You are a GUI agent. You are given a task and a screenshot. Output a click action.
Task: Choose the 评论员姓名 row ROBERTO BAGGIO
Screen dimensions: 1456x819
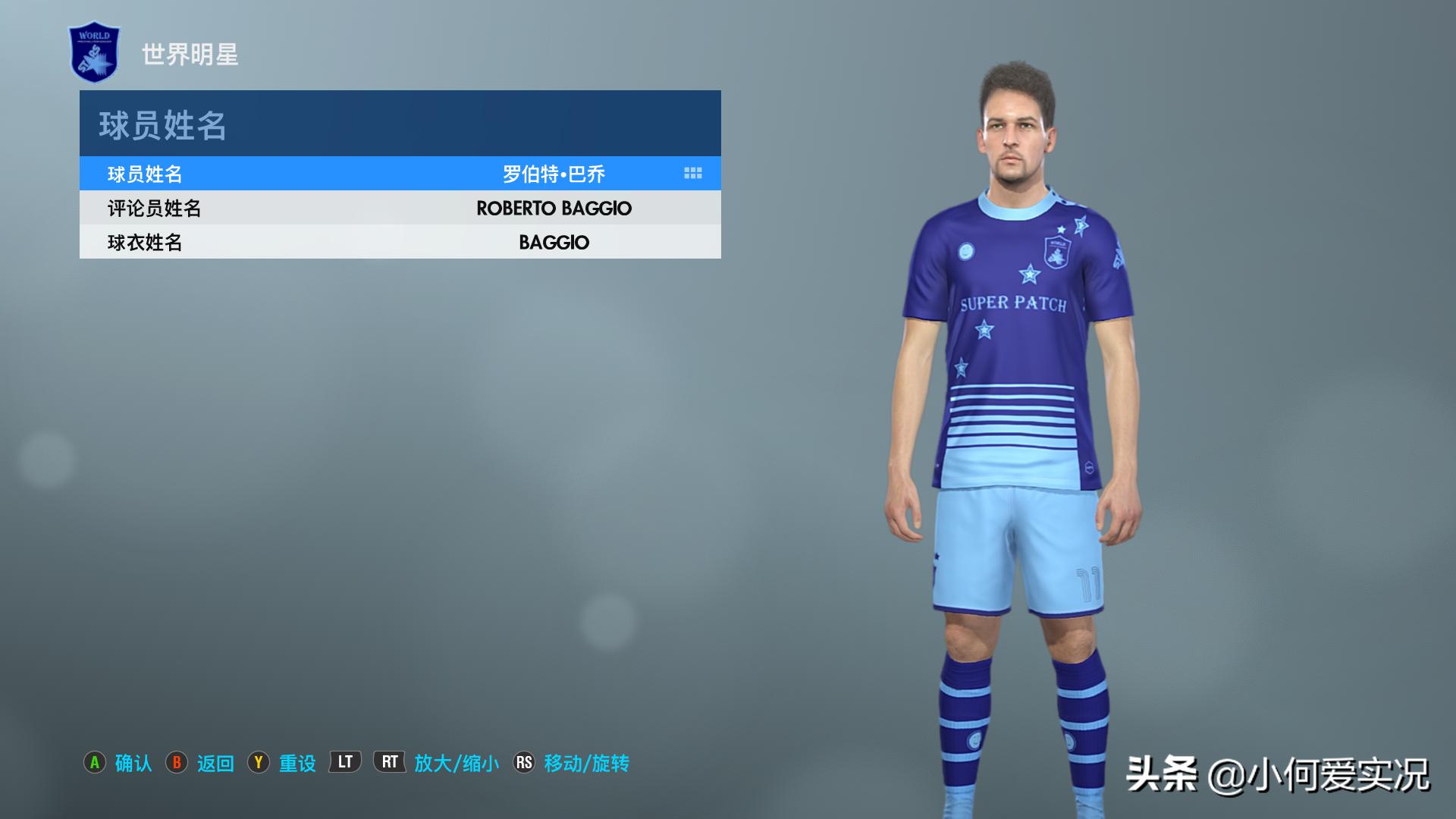point(400,208)
